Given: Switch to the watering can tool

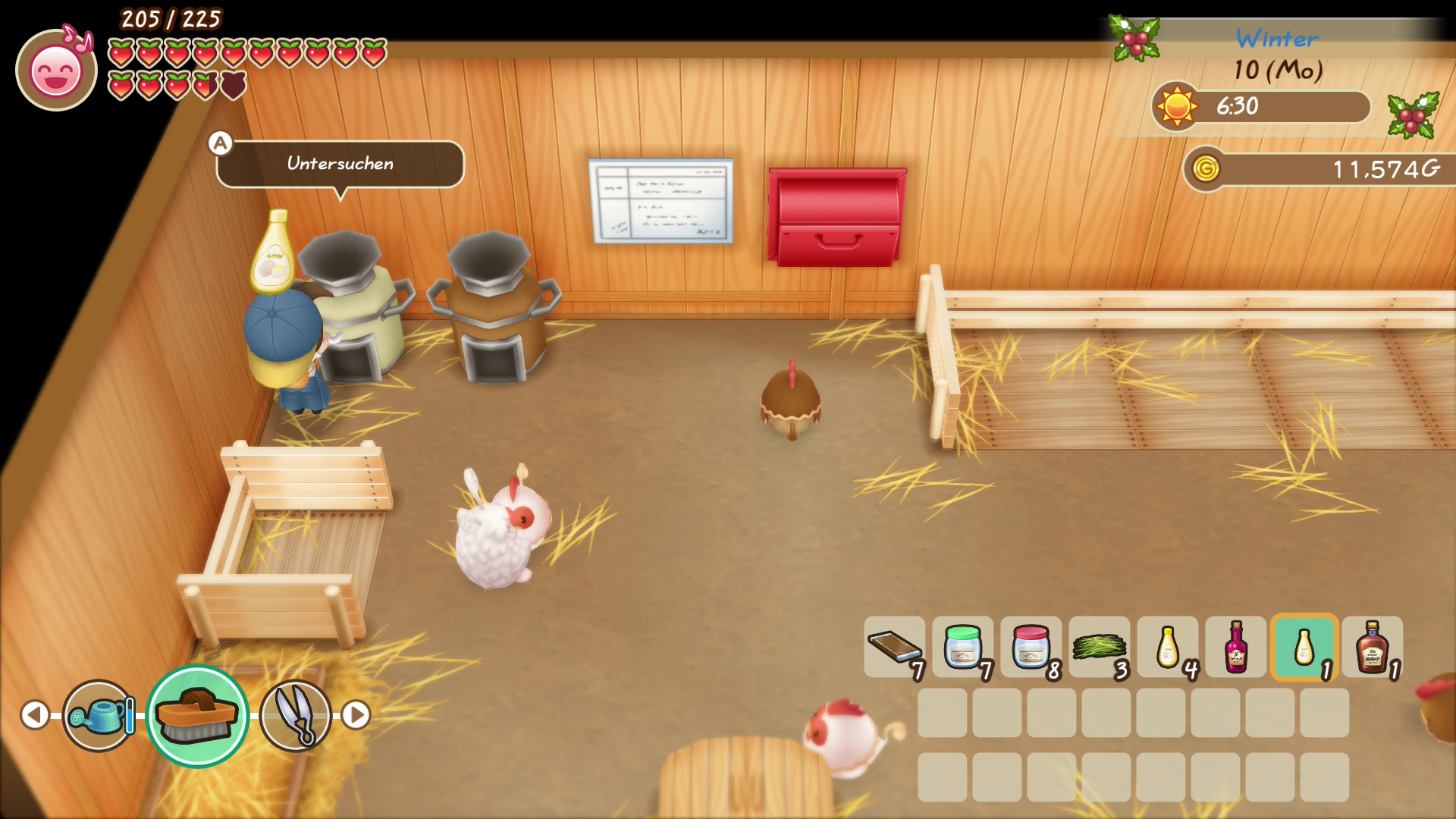Looking at the screenshot, I should click(x=99, y=715).
